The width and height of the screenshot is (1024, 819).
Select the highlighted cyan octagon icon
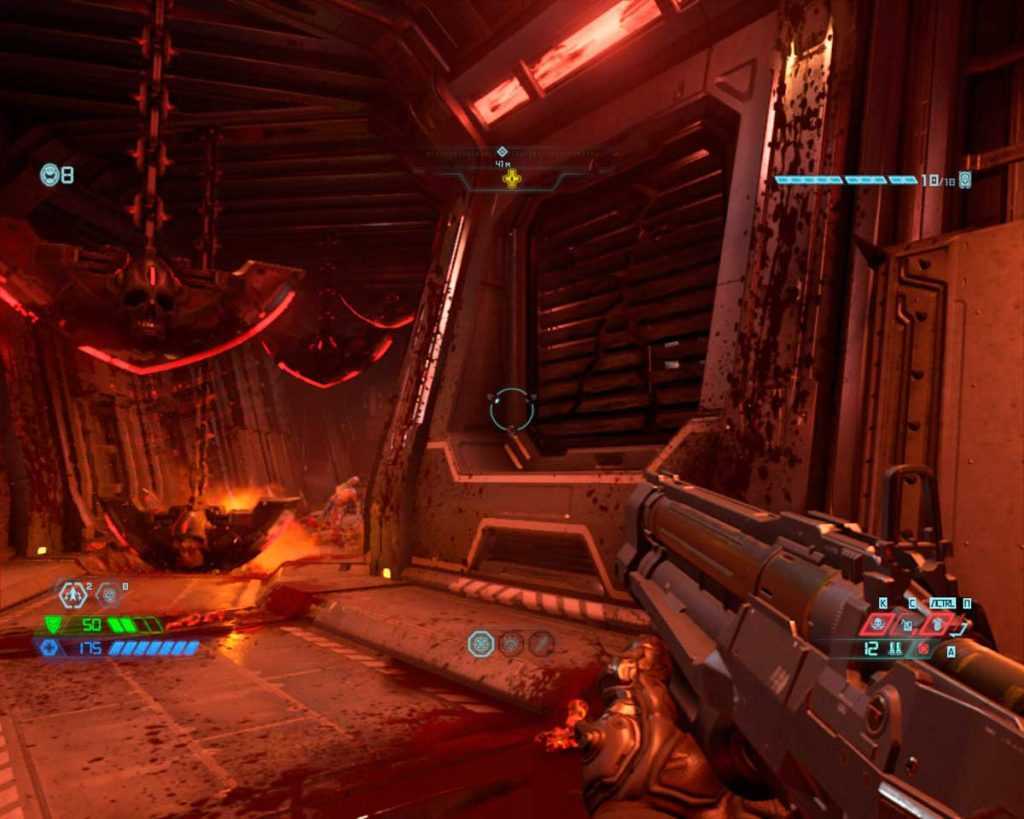(481, 643)
